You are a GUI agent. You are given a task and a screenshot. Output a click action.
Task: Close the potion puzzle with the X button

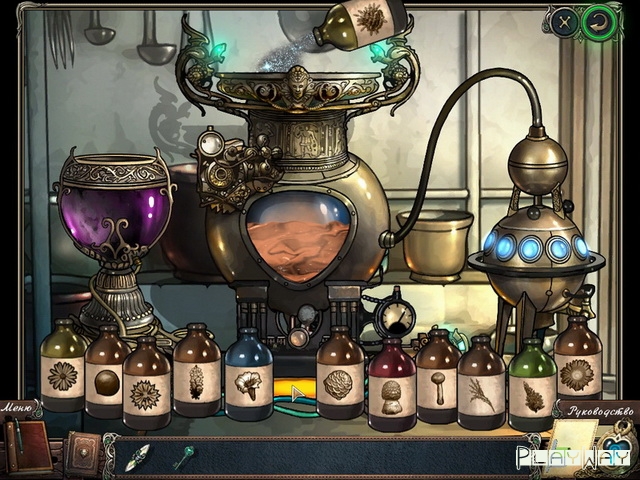coord(565,23)
